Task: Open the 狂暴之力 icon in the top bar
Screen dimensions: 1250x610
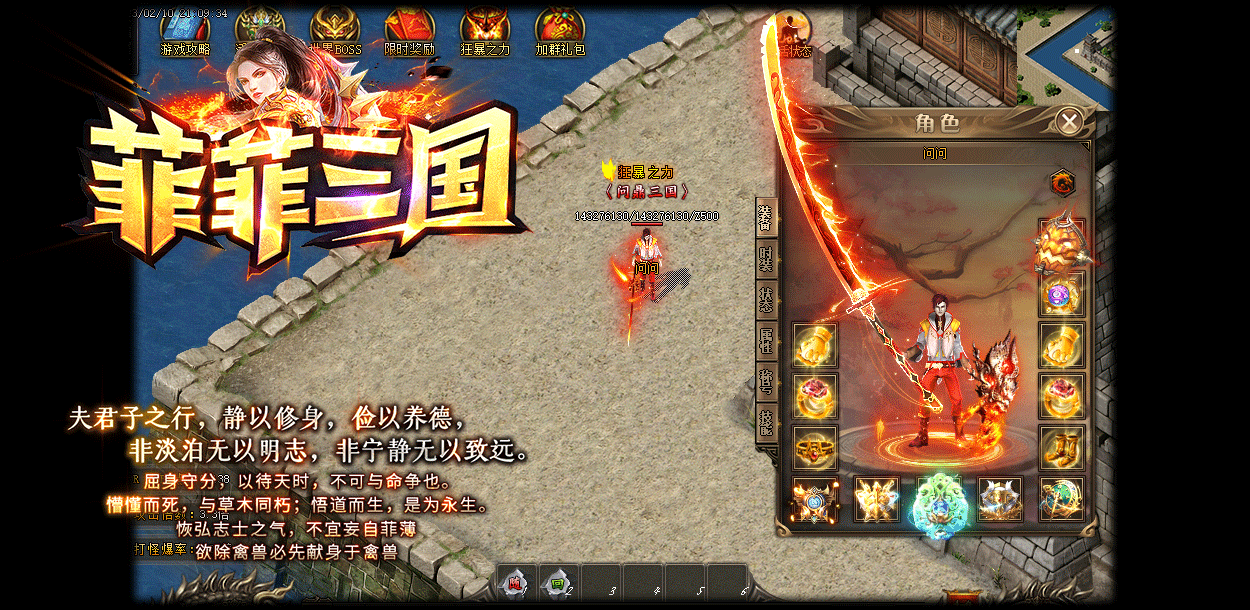Action: click(485, 32)
